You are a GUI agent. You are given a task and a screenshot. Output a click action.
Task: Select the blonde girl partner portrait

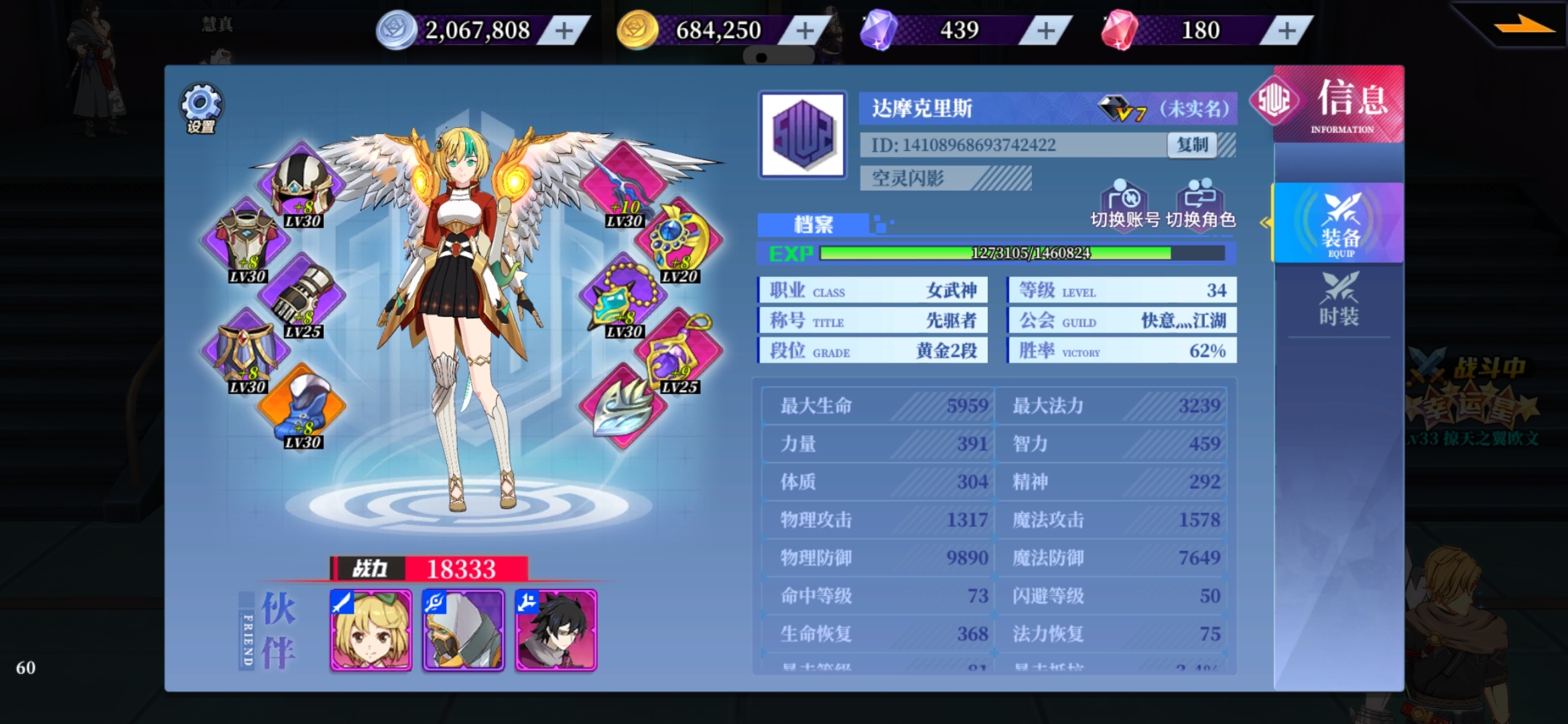(x=371, y=630)
